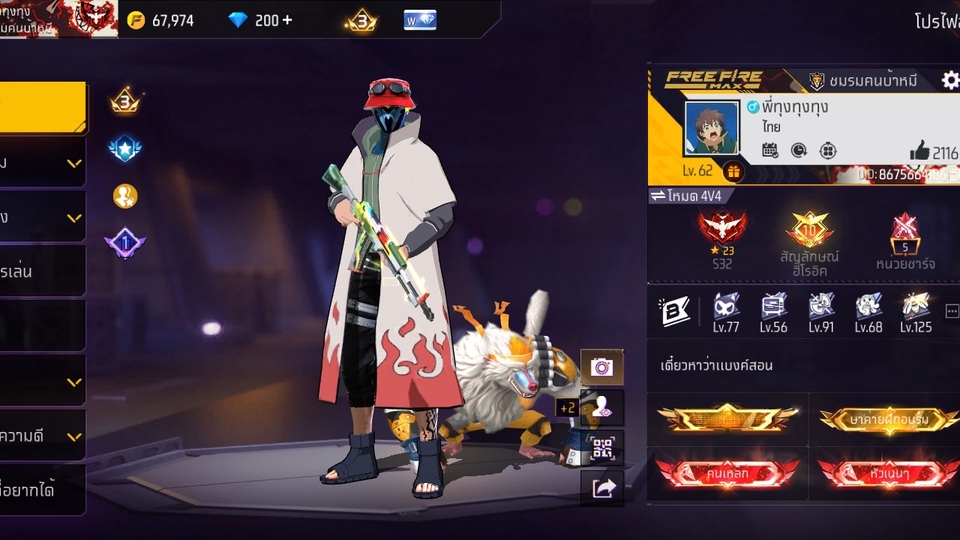Click the purple level 1 badge
Screen dimensions: 960x540
click(125, 242)
